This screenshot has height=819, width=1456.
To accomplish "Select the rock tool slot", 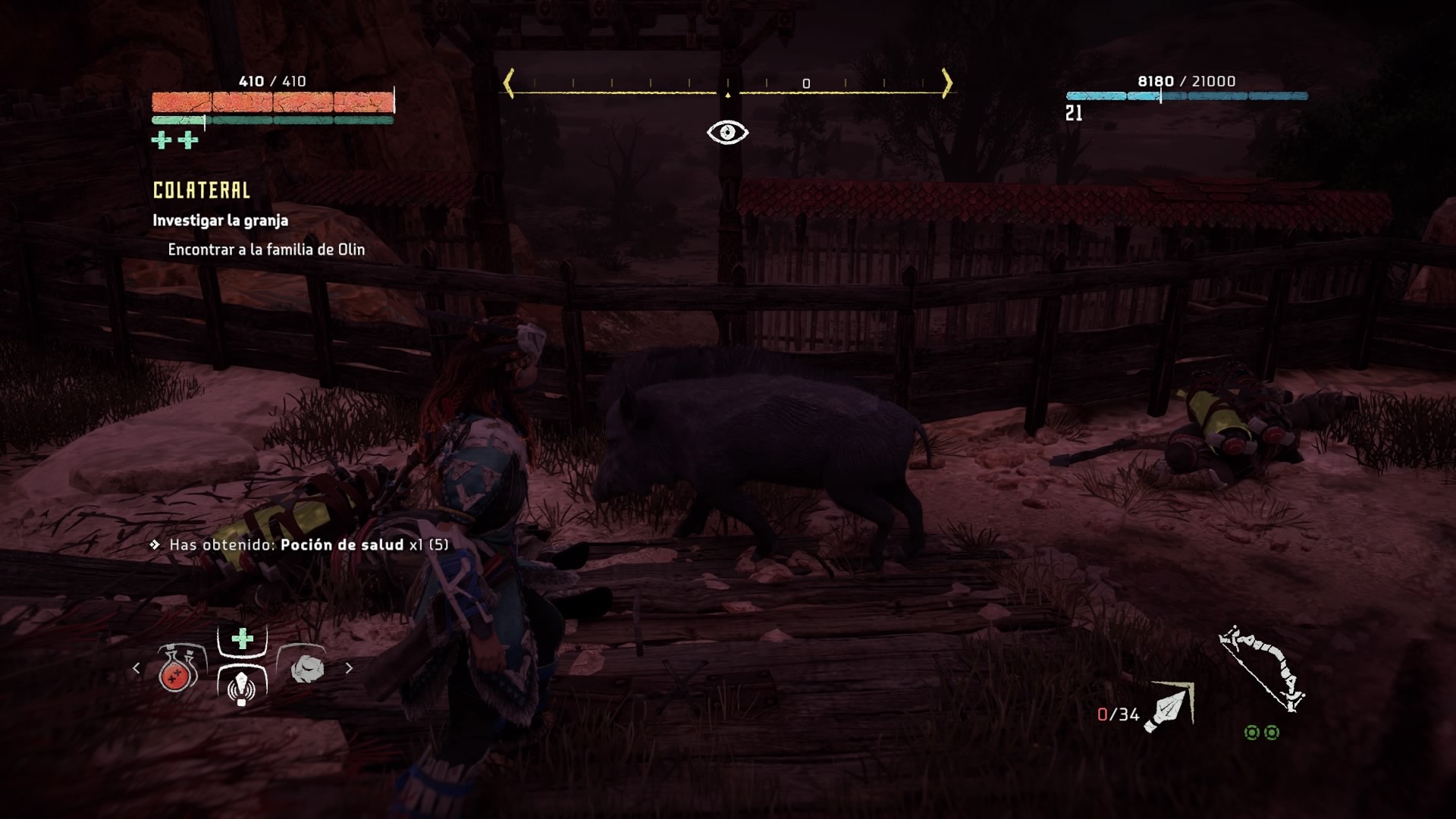I will [x=306, y=668].
